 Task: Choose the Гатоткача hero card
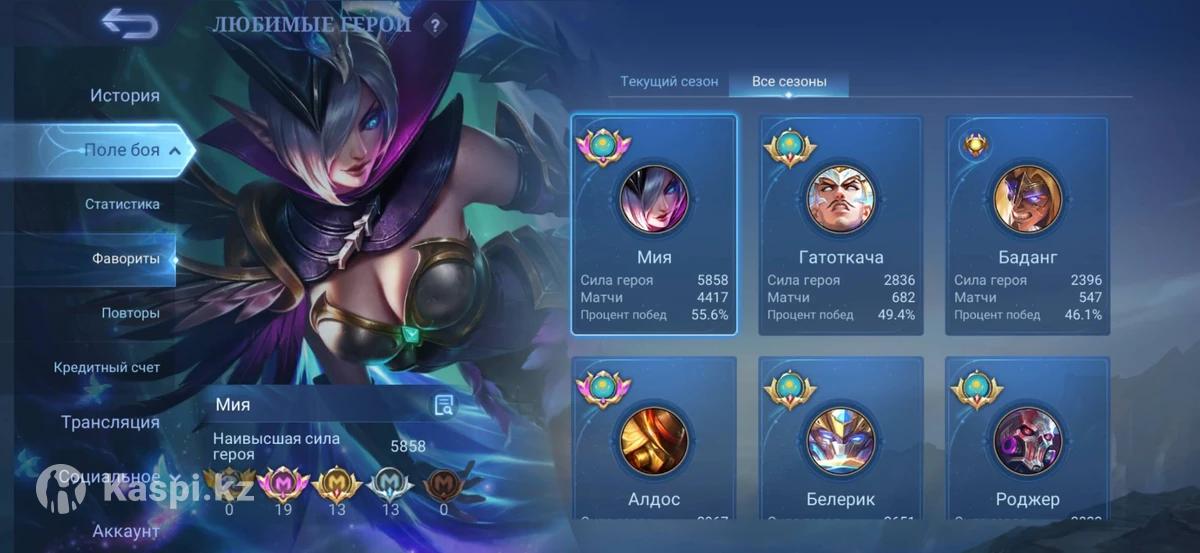pyautogui.click(x=841, y=225)
